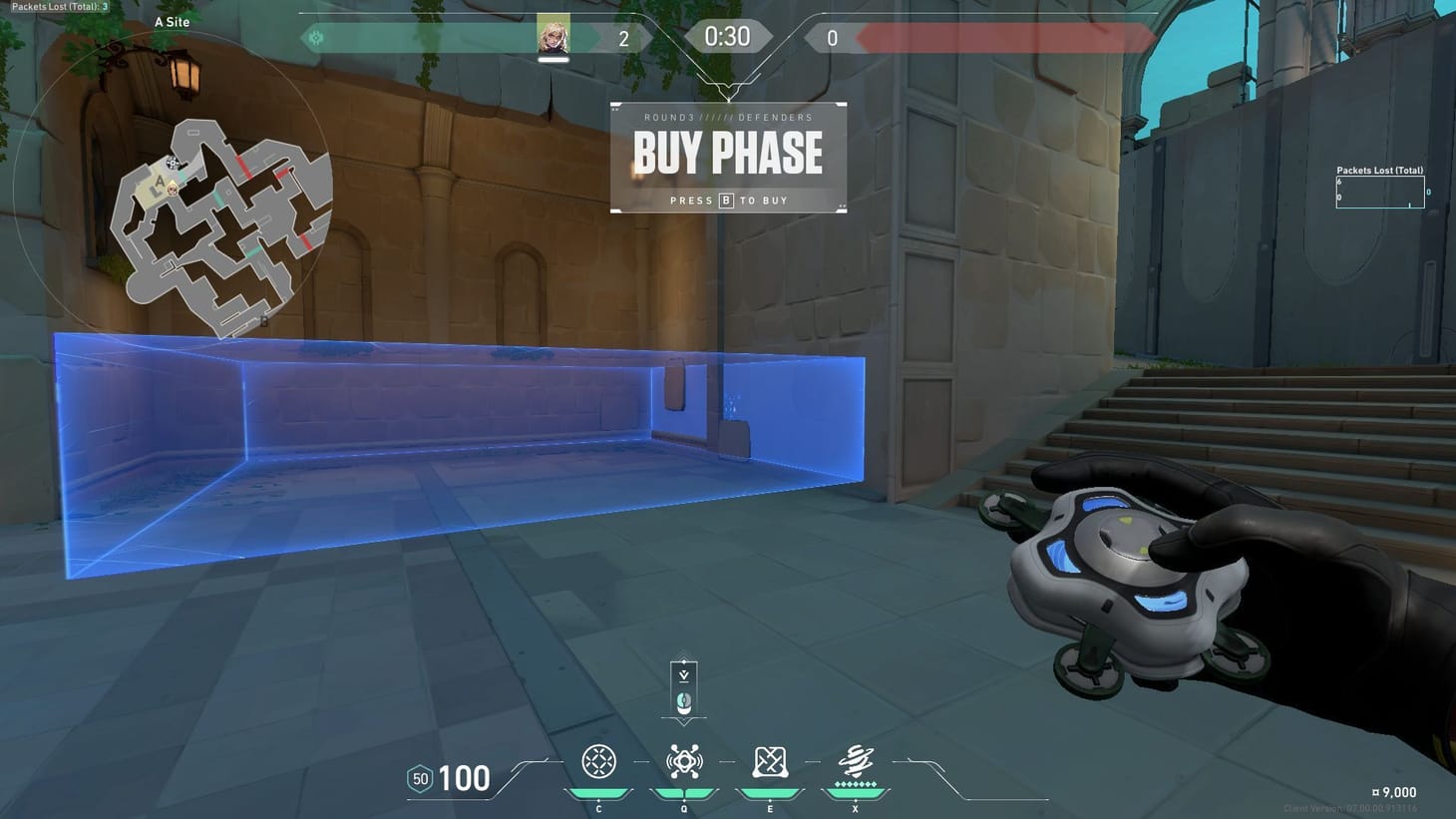Click the ROUND 3 DEFENDERS label
The width and height of the screenshot is (1456, 819).
point(728,117)
